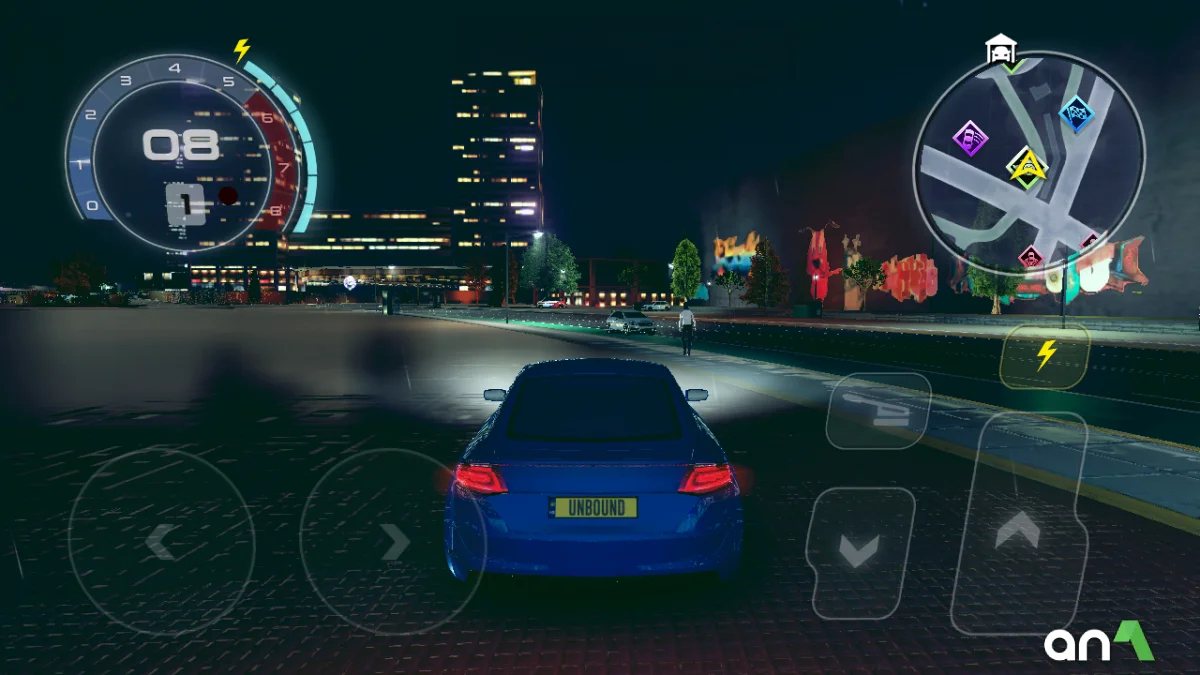The width and height of the screenshot is (1200, 675).
Task: Select the purple drift event marker on minimap
Action: click(969, 137)
